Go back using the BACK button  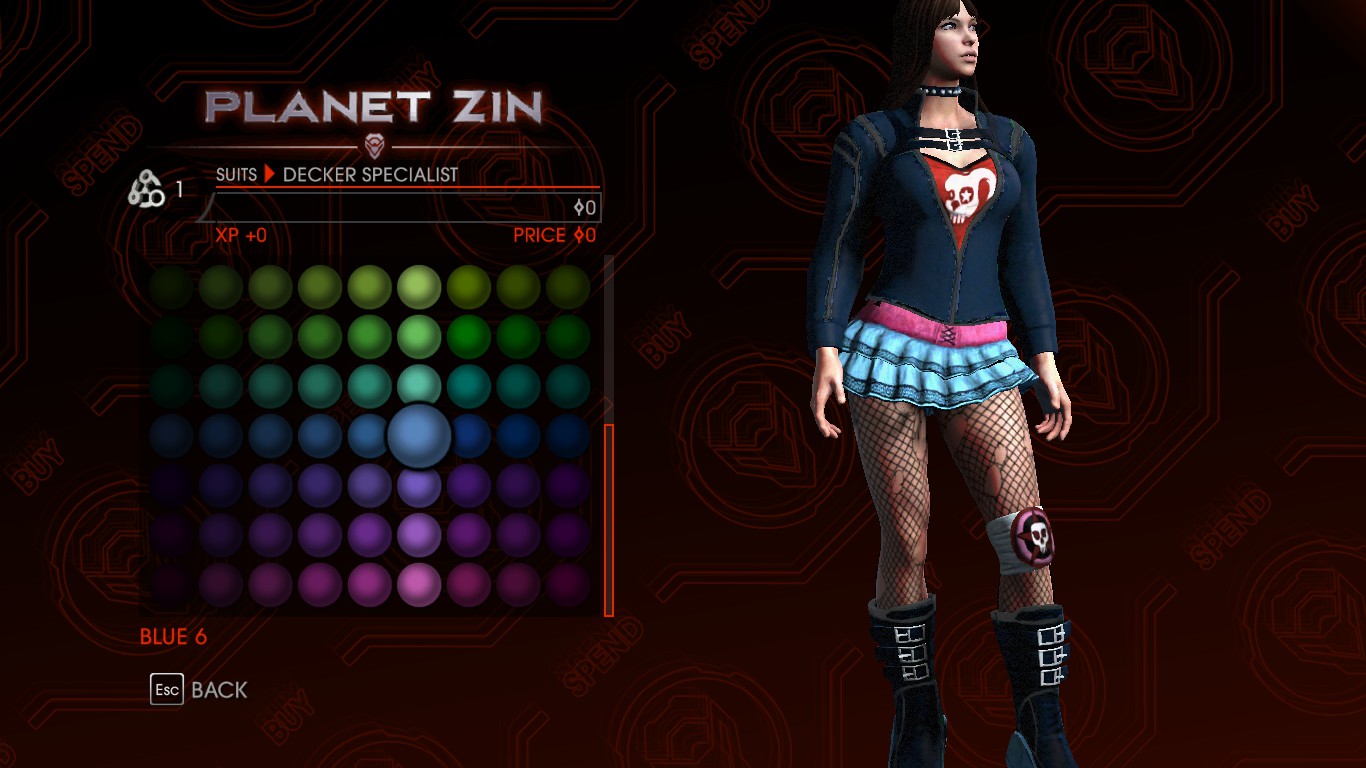(x=199, y=690)
